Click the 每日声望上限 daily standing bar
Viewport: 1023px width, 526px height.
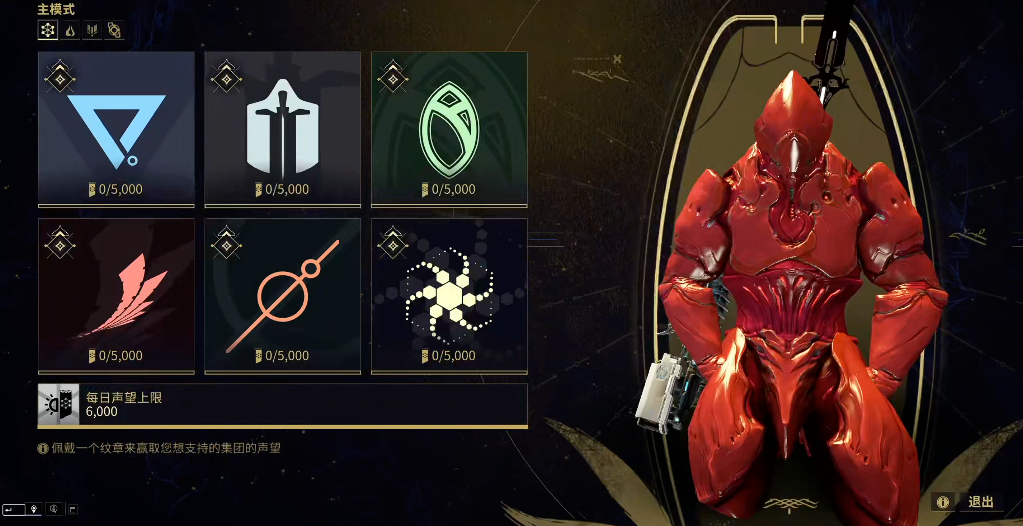pyautogui.click(x=282, y=404)
